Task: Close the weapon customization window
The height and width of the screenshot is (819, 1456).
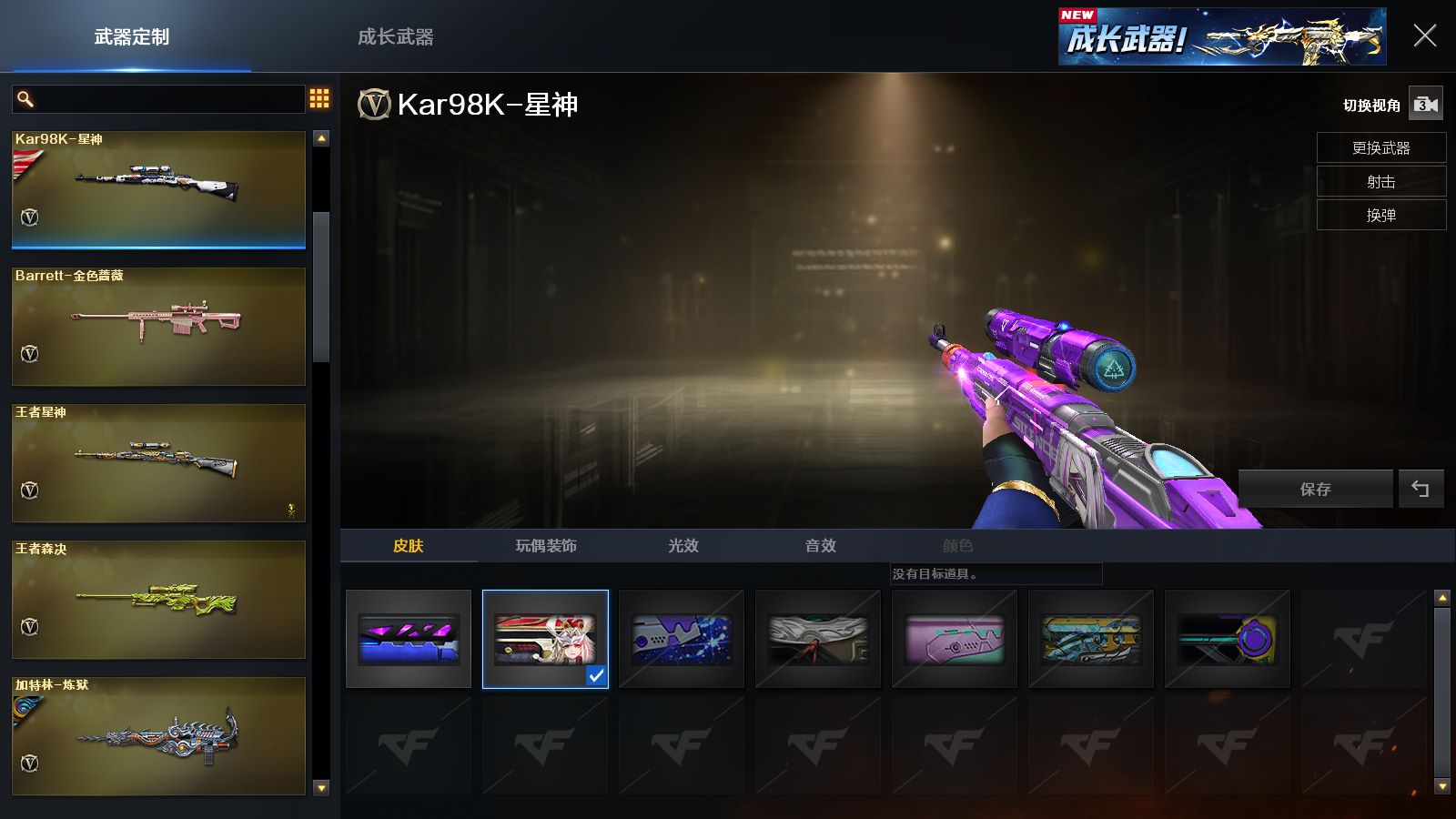Action: [1424, 36]
